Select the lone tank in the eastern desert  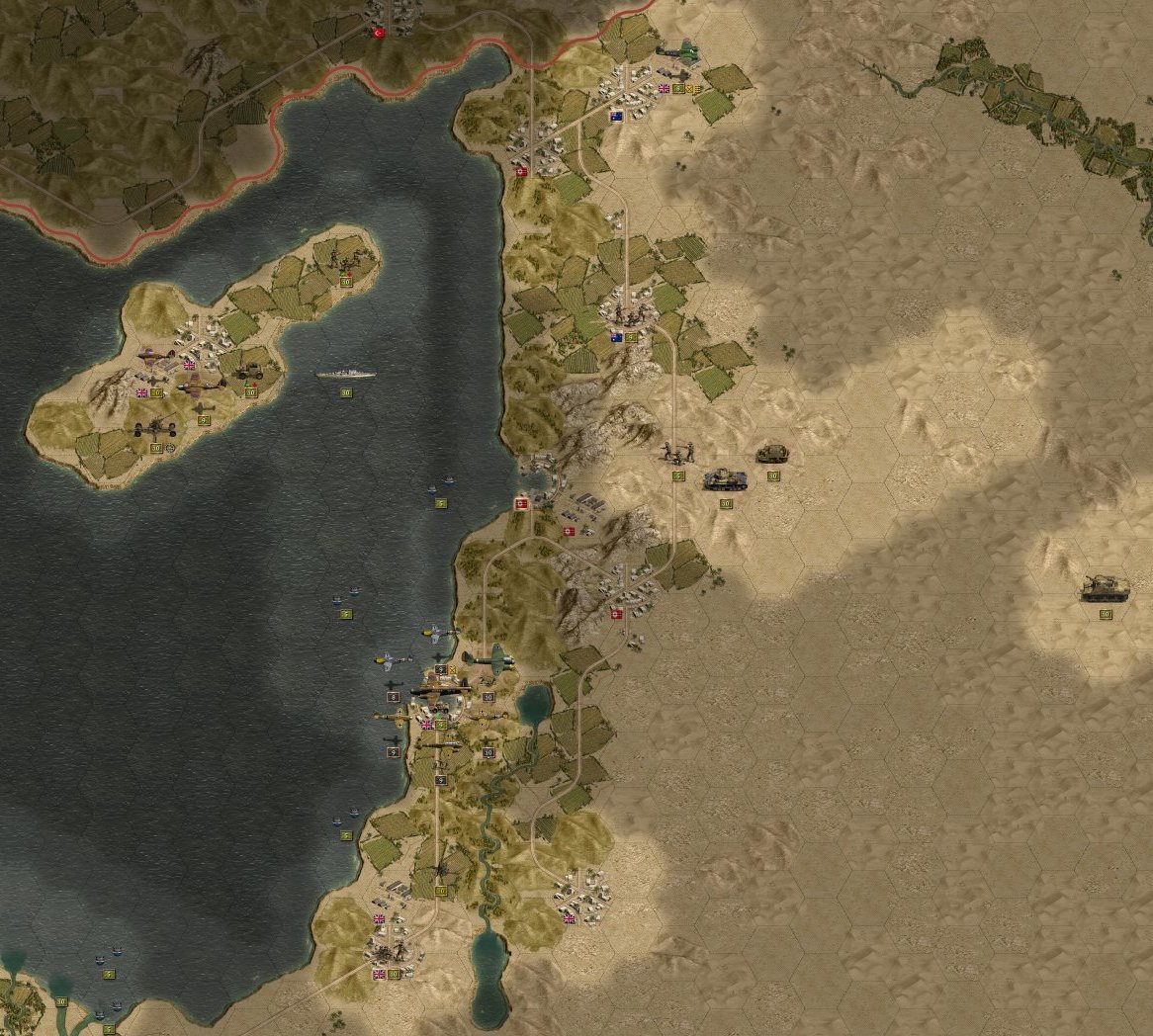(1102, 588)
